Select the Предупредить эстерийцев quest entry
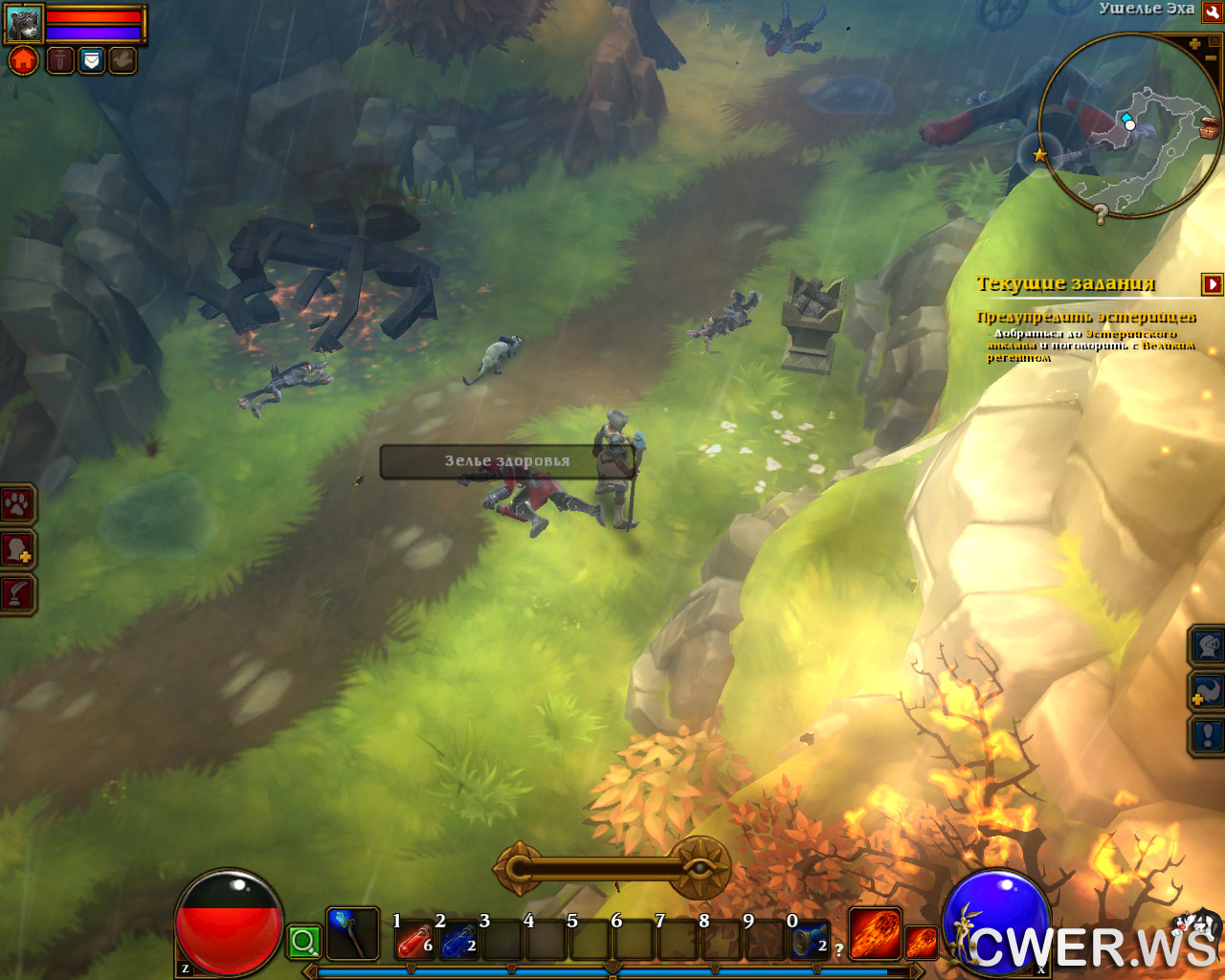Viewport: 1225px width, 980px height. 1085,317
